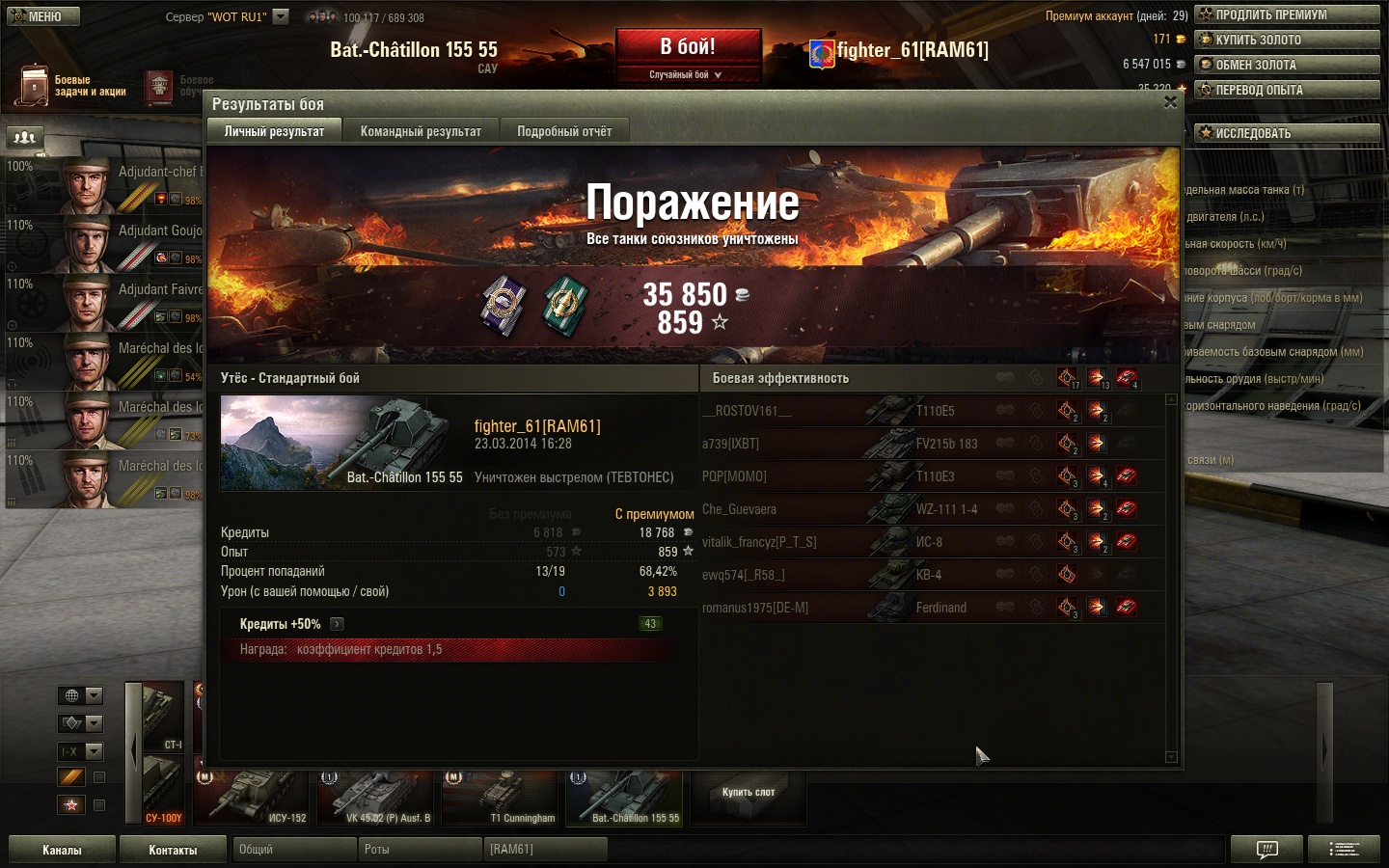The image size is (1389, 868).
Task: Open the МЕНЮ button
Action: [x=43, y=16]
